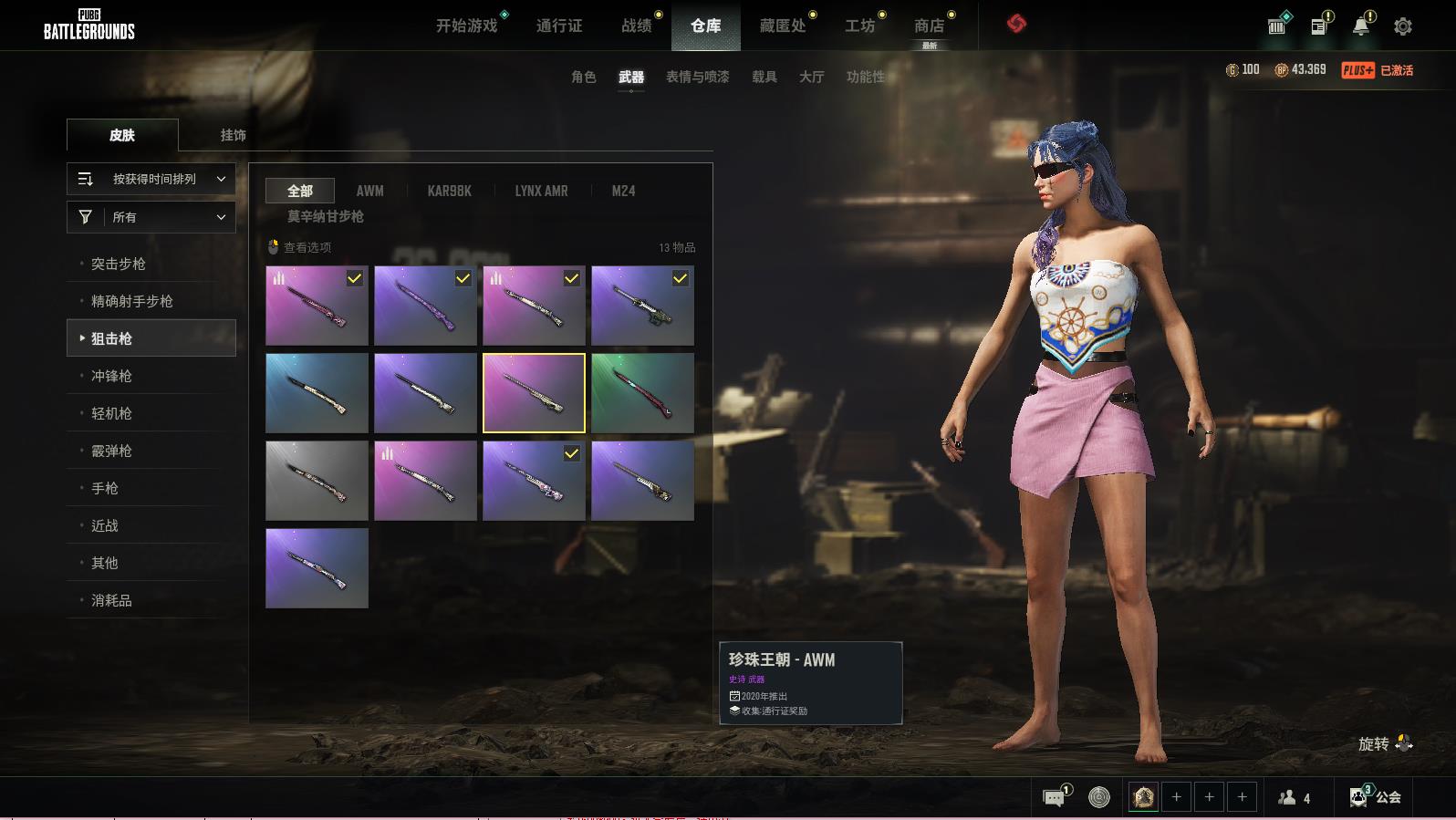This screenshot has width=1456, height=820.
Task: Filter skins by KAR98K
Action: pyautogui.click(x=449, y=191)
